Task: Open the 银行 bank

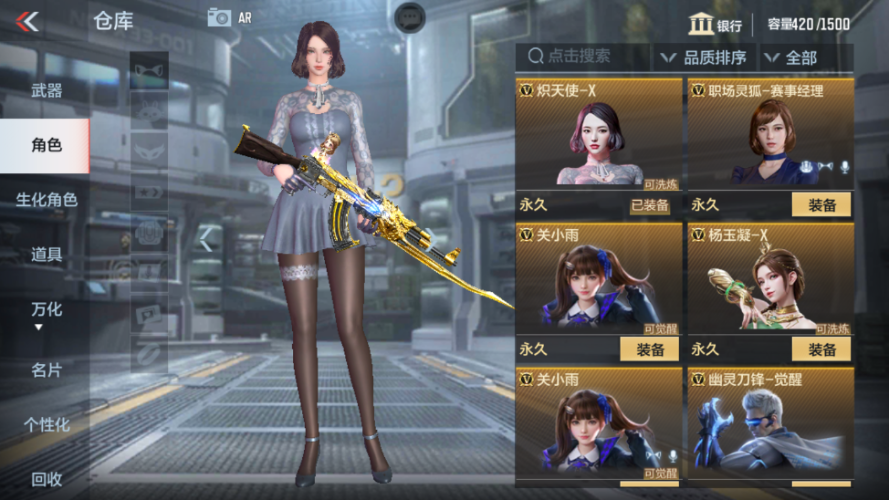Action: pos(716,25)
